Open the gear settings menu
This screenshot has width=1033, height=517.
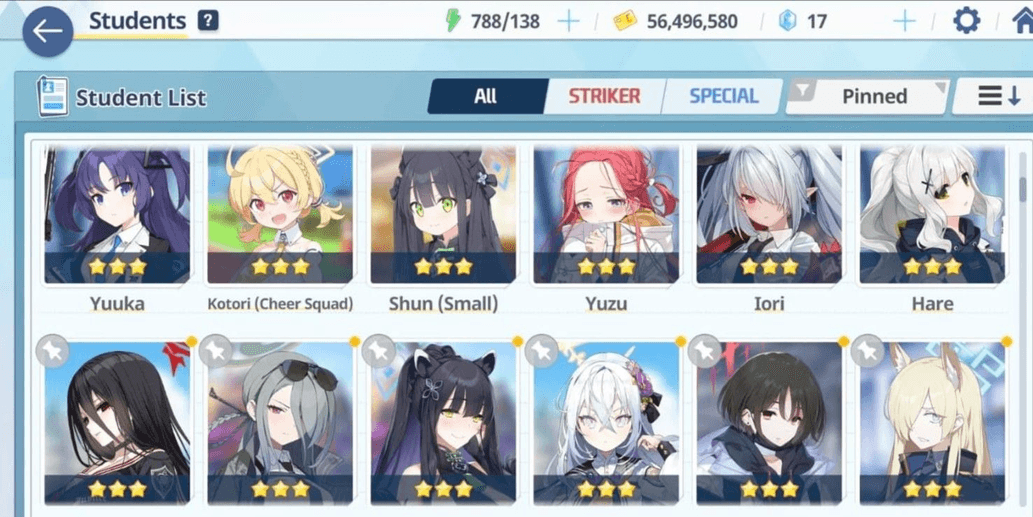point(966,21)
